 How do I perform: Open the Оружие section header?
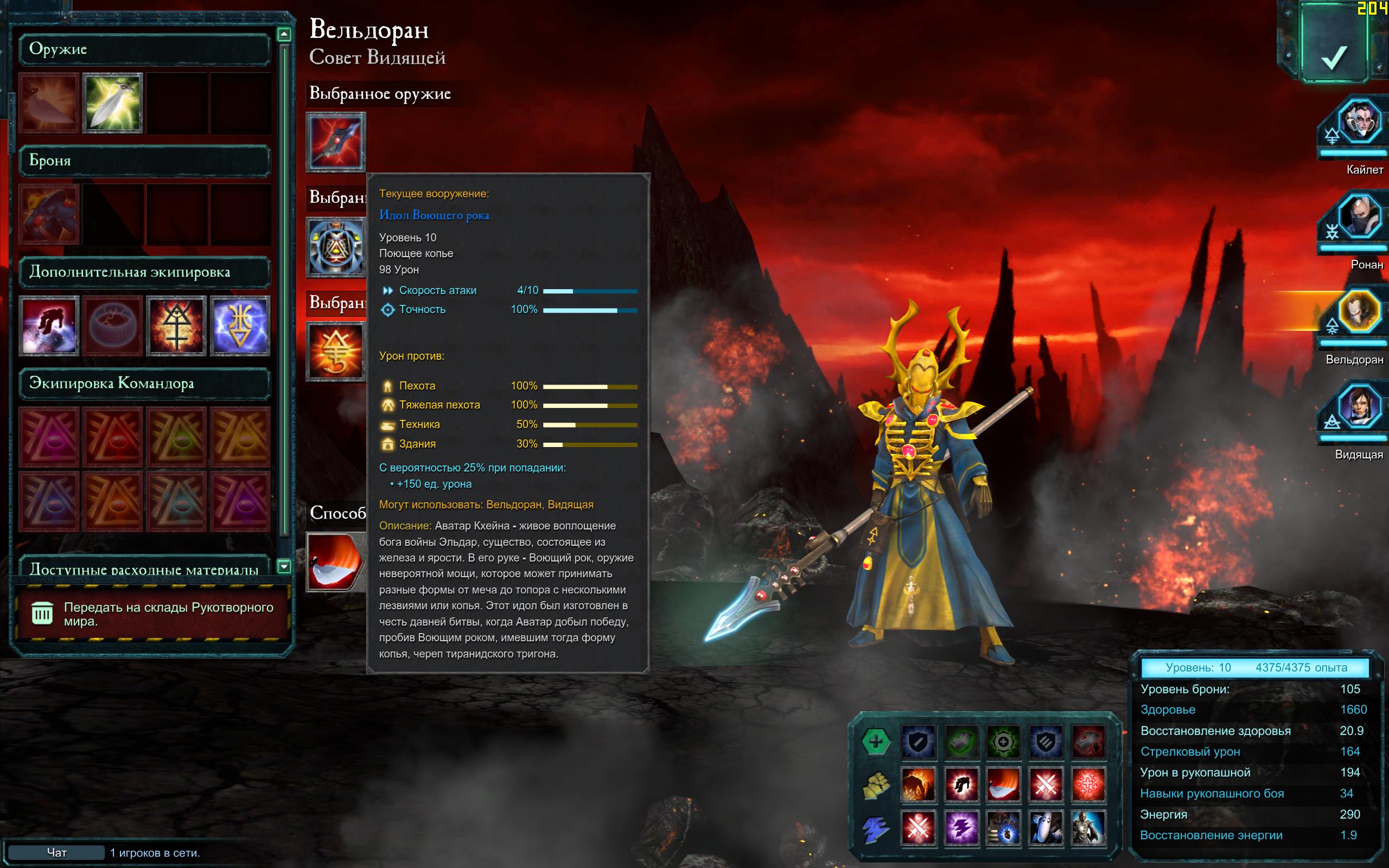coord(145,49)
